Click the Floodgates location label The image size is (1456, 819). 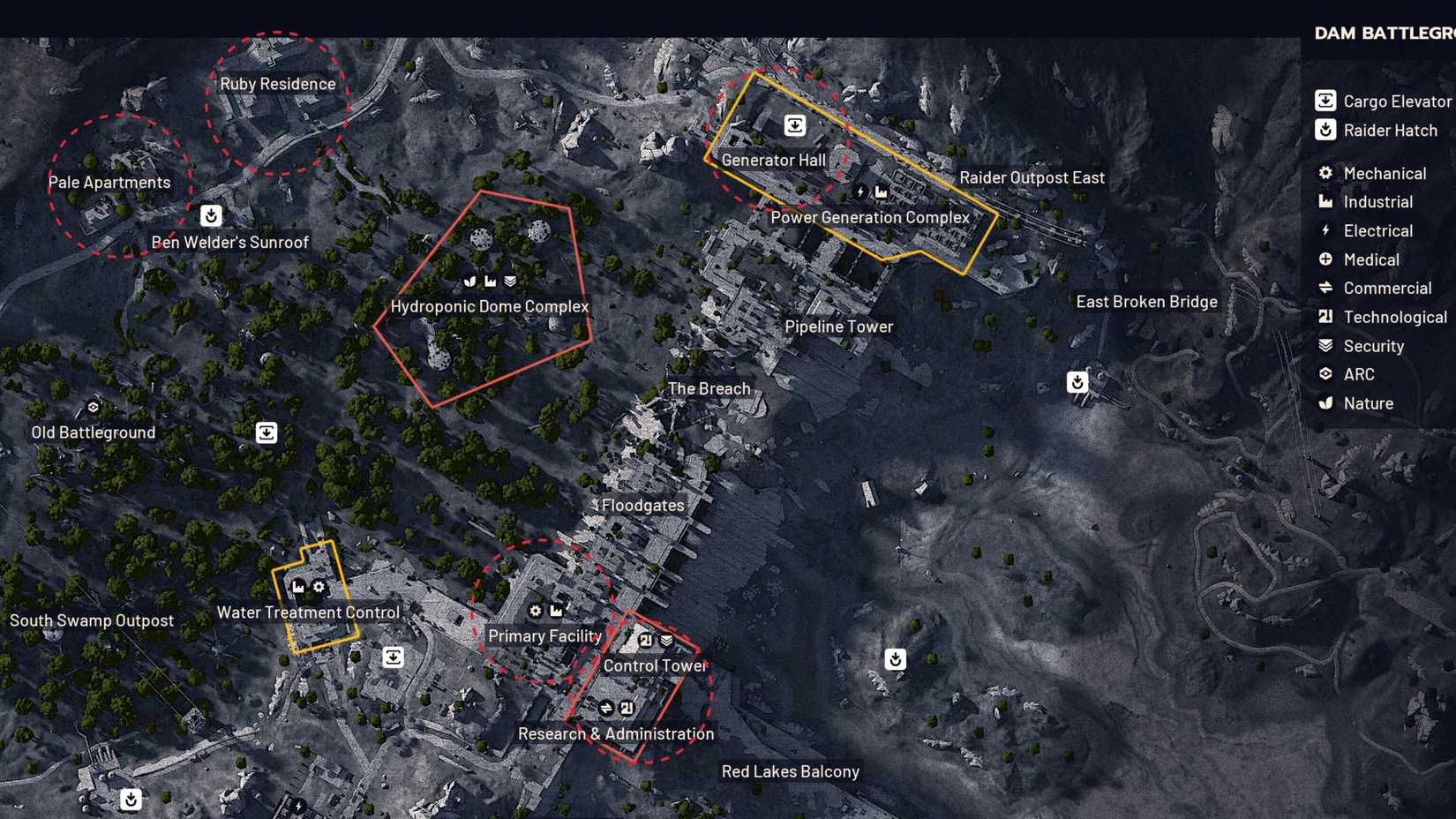point(642,506)
